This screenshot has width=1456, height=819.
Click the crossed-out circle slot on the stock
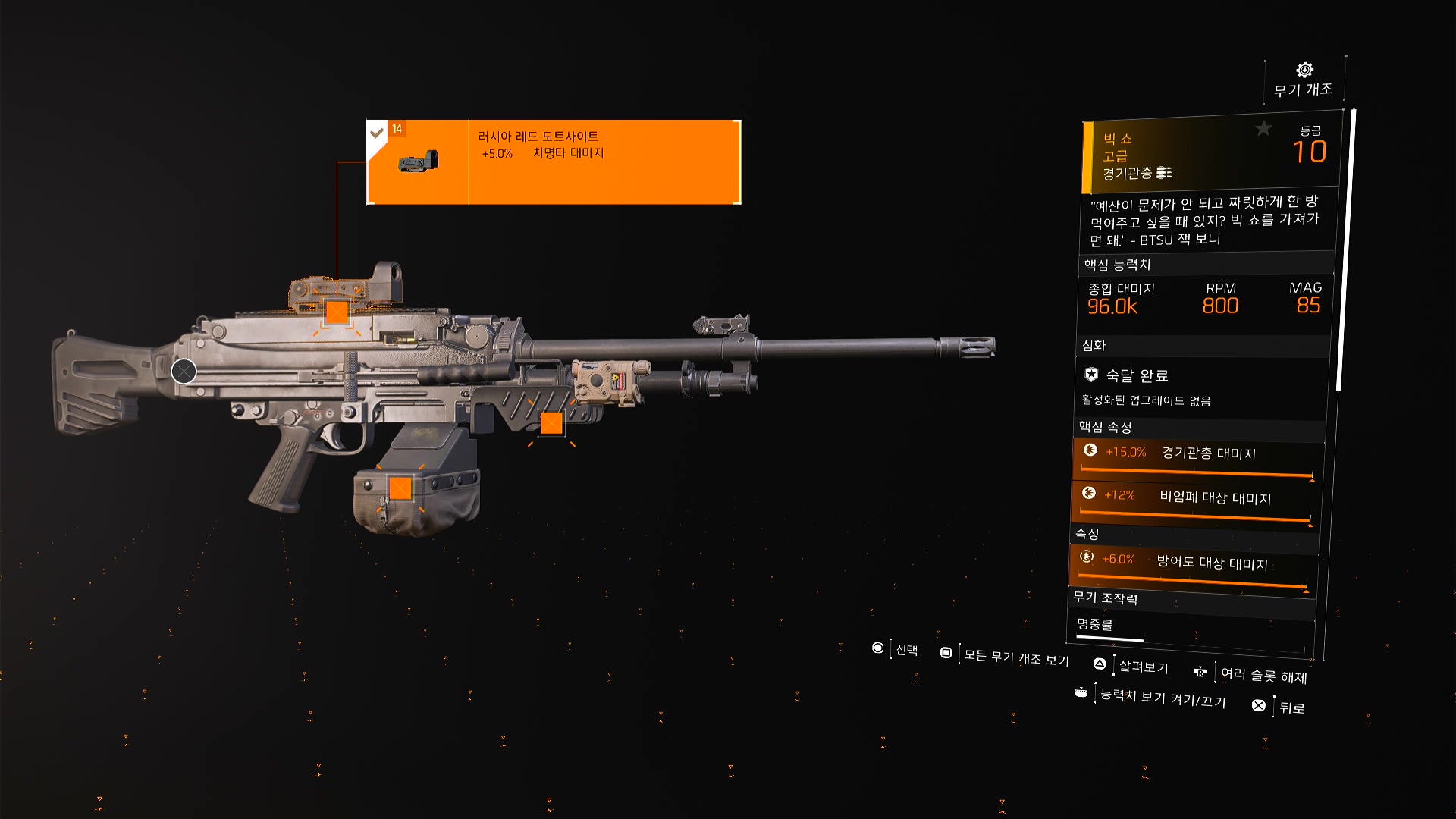184,371
